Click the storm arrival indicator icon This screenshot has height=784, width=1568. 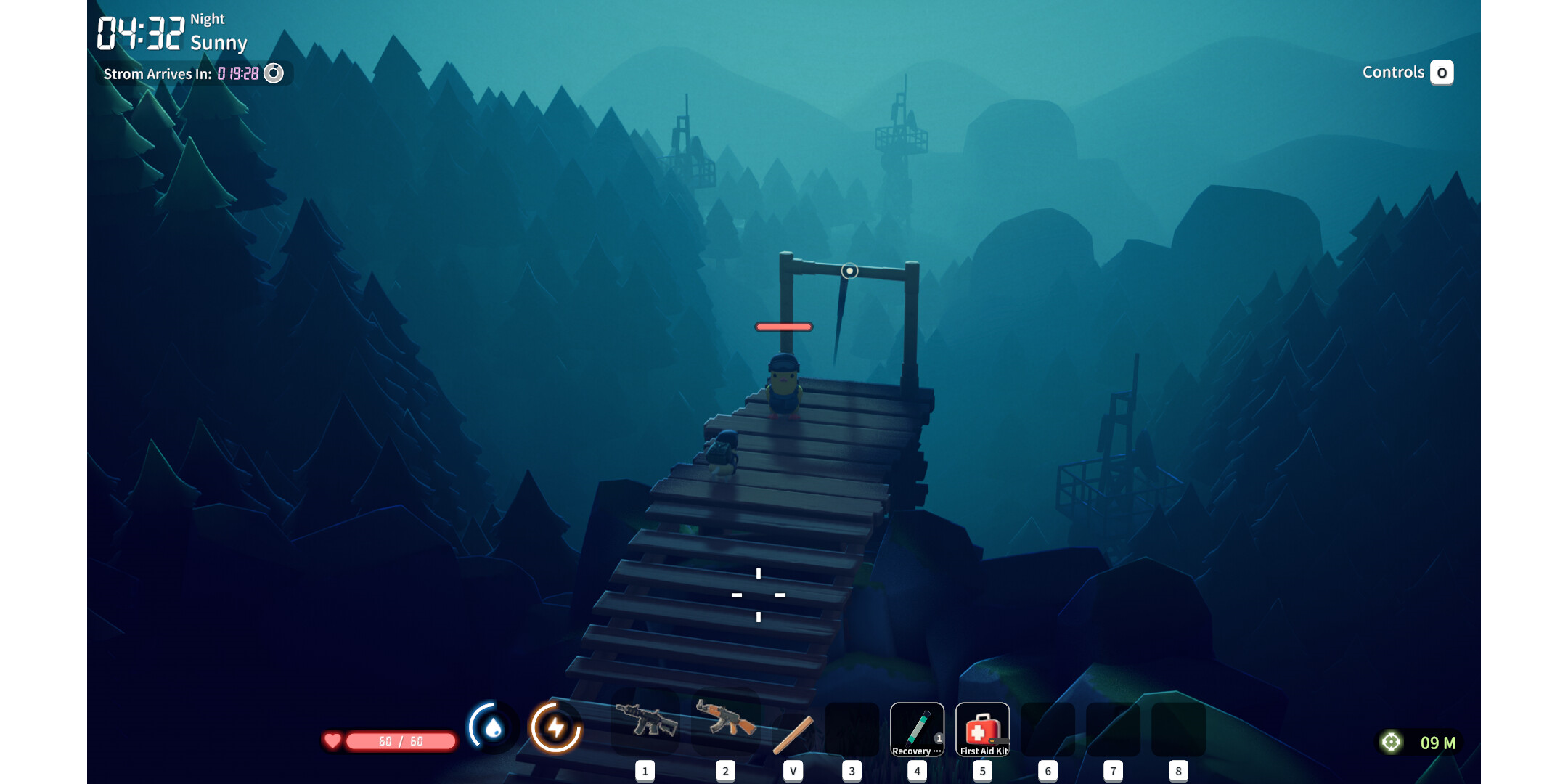tap(274, 73)
